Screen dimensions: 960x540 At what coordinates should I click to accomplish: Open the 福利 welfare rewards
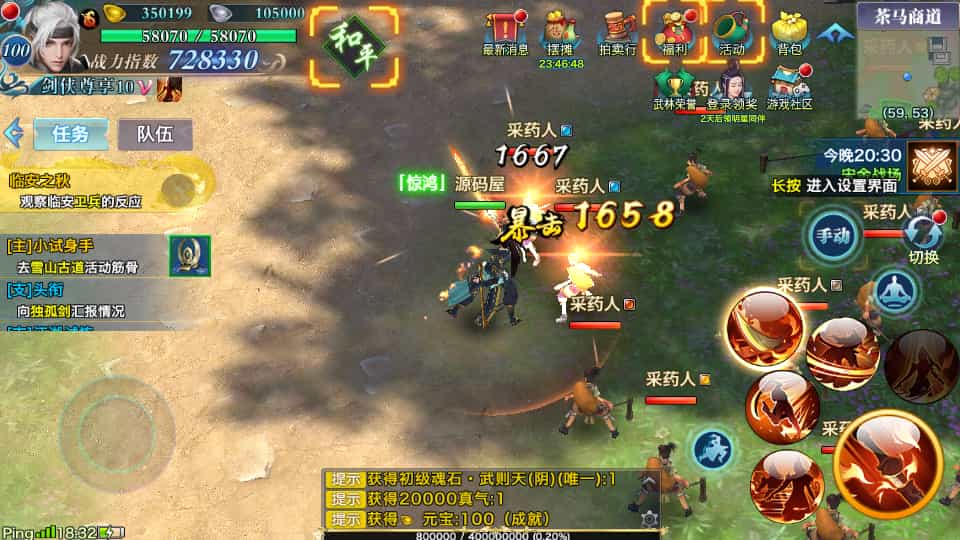pyautogui.click(x=673, y=32)
